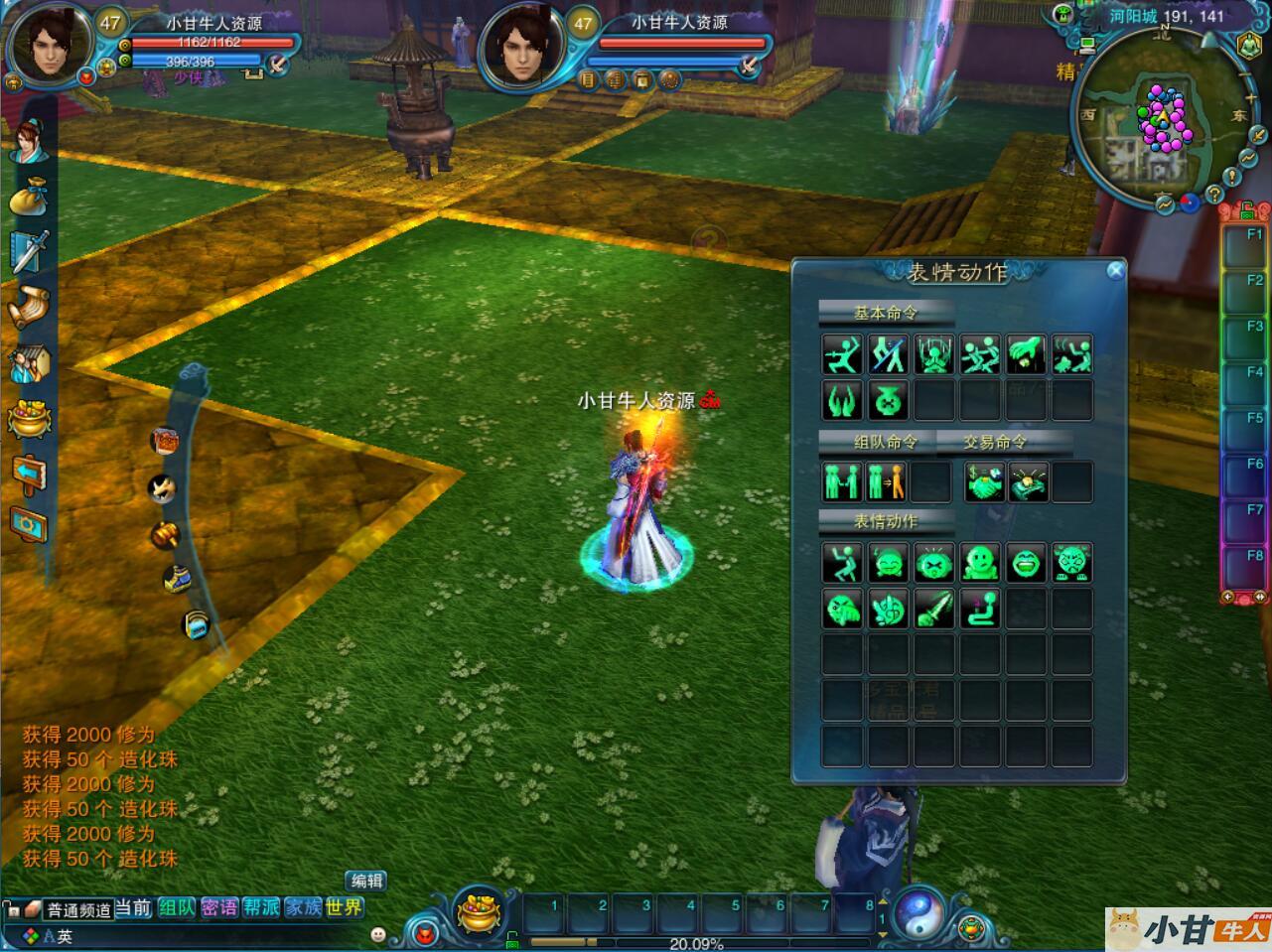Select the team handshake invite command
Screen dimensions: 1272x952
840,482
